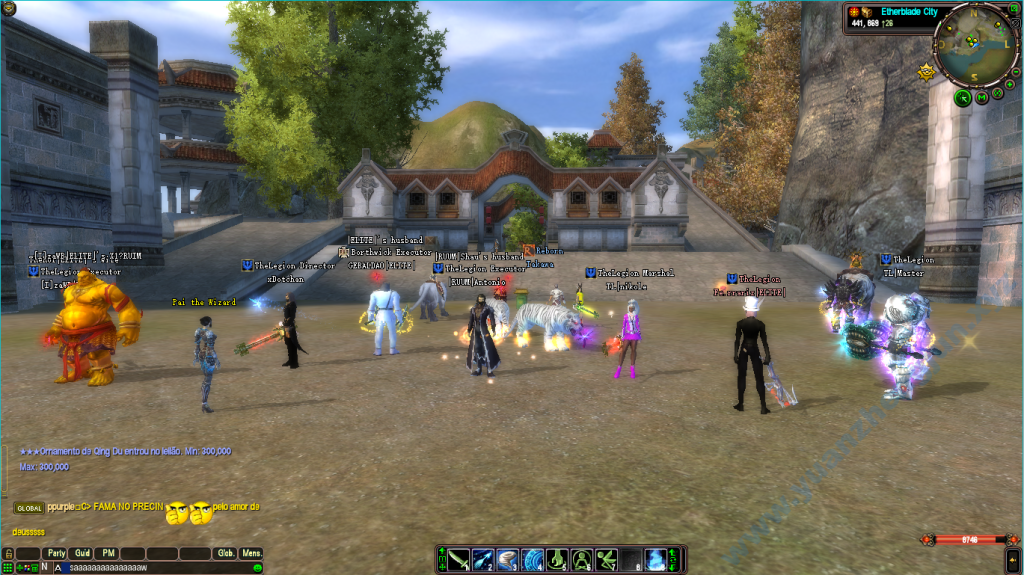This screenshot has width=1024, height=575.
Task: Open the Mens. chat tab
Action: [x=251, y=553]
